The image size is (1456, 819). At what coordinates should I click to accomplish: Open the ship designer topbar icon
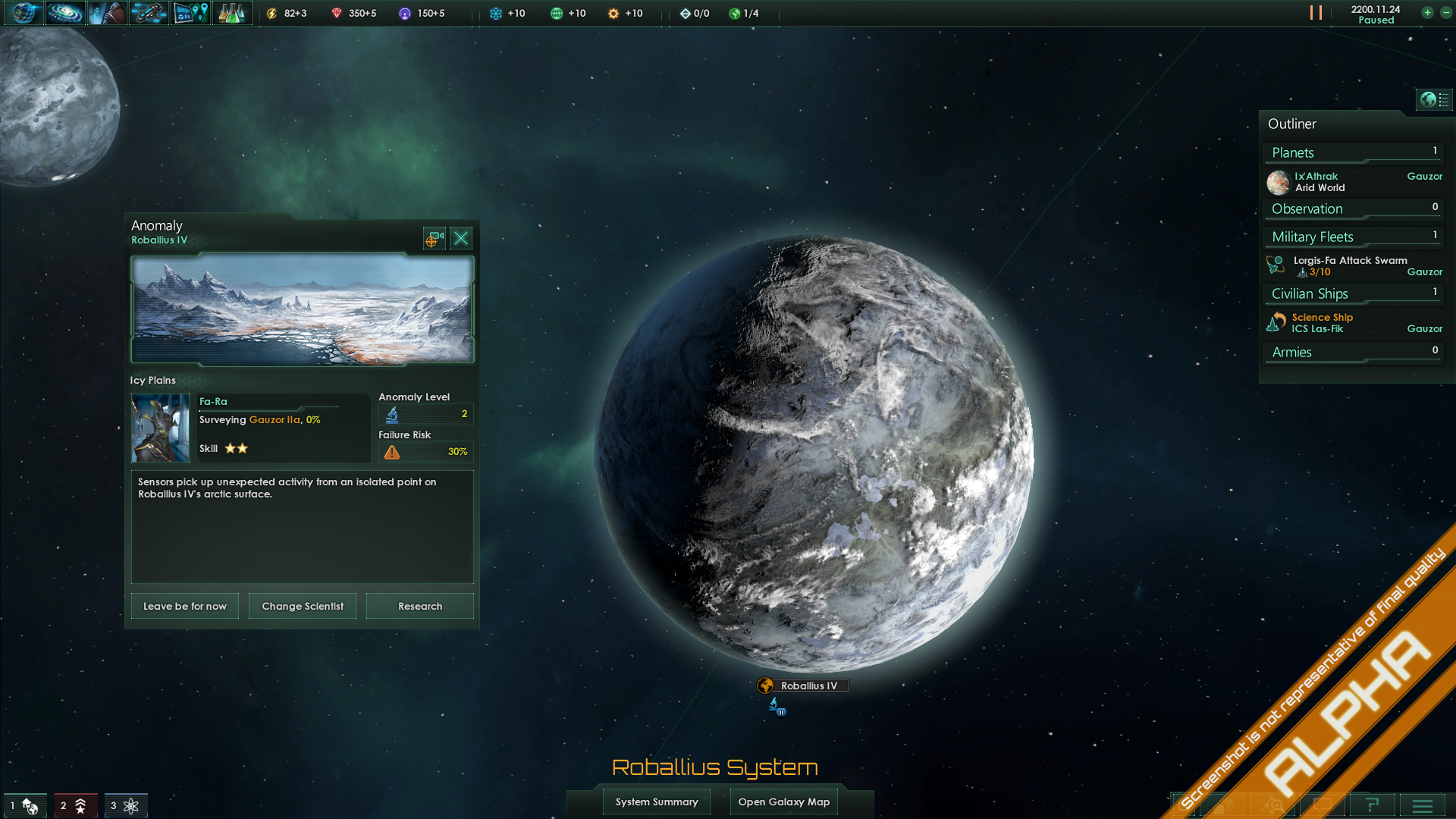click(x=148, y=13)
